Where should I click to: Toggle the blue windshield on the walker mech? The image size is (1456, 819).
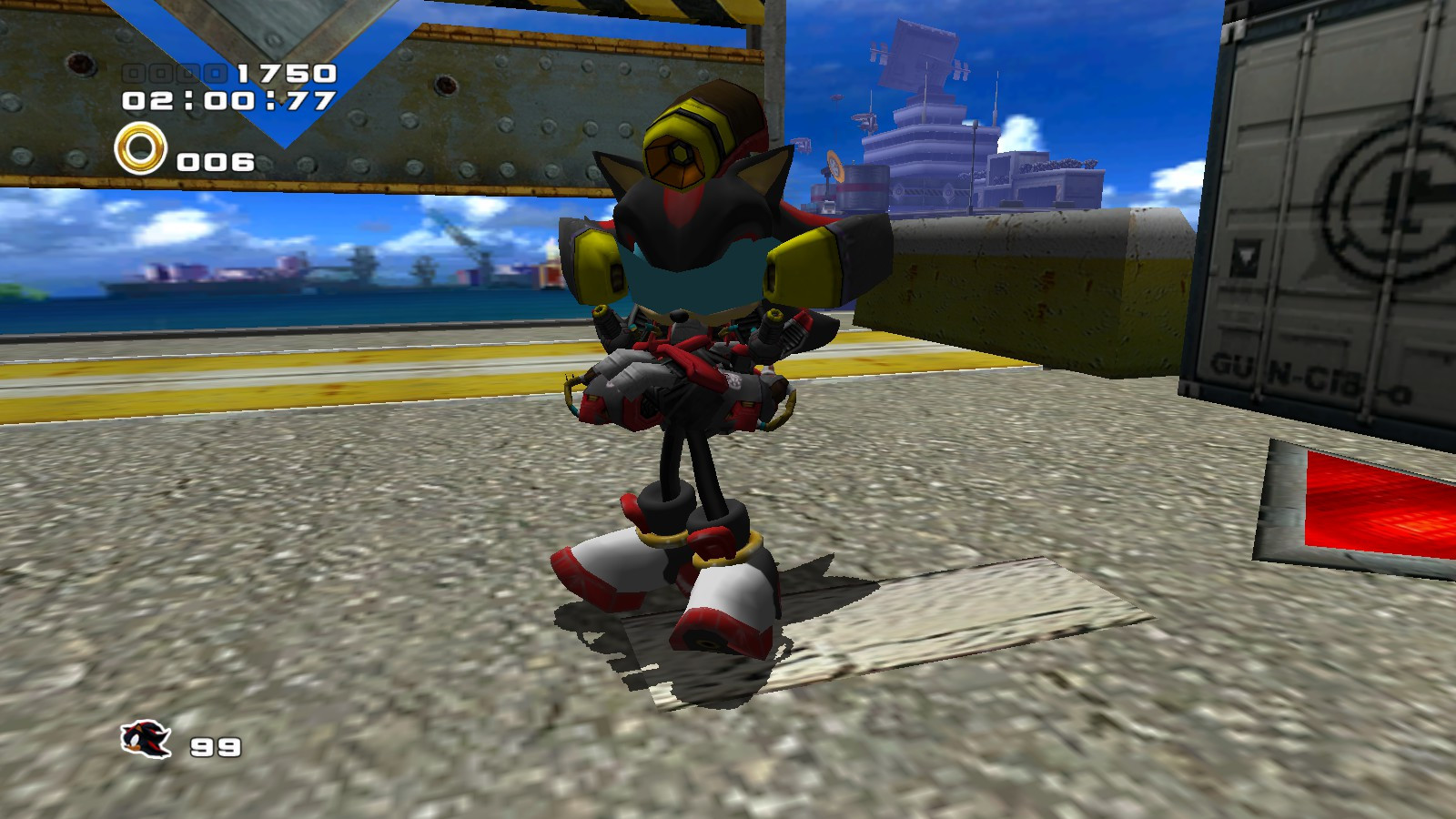[694, 280]
